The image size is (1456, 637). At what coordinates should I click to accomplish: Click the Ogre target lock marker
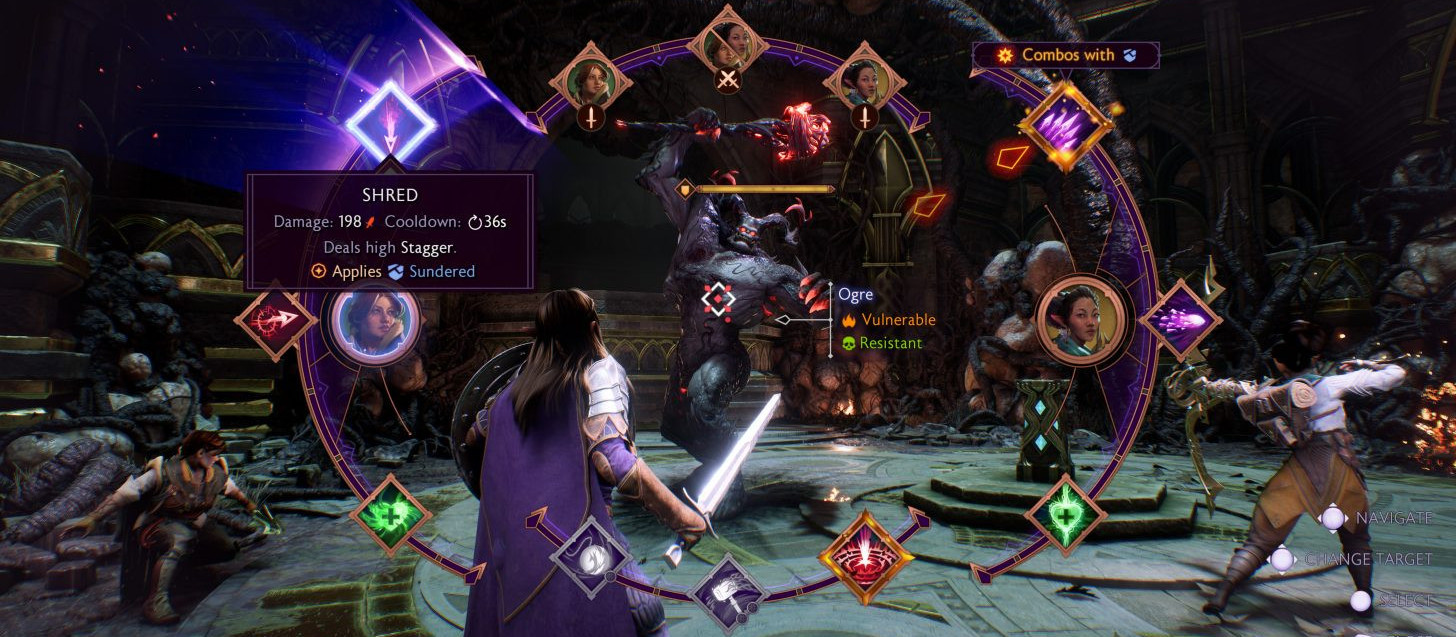coord(719,297)
